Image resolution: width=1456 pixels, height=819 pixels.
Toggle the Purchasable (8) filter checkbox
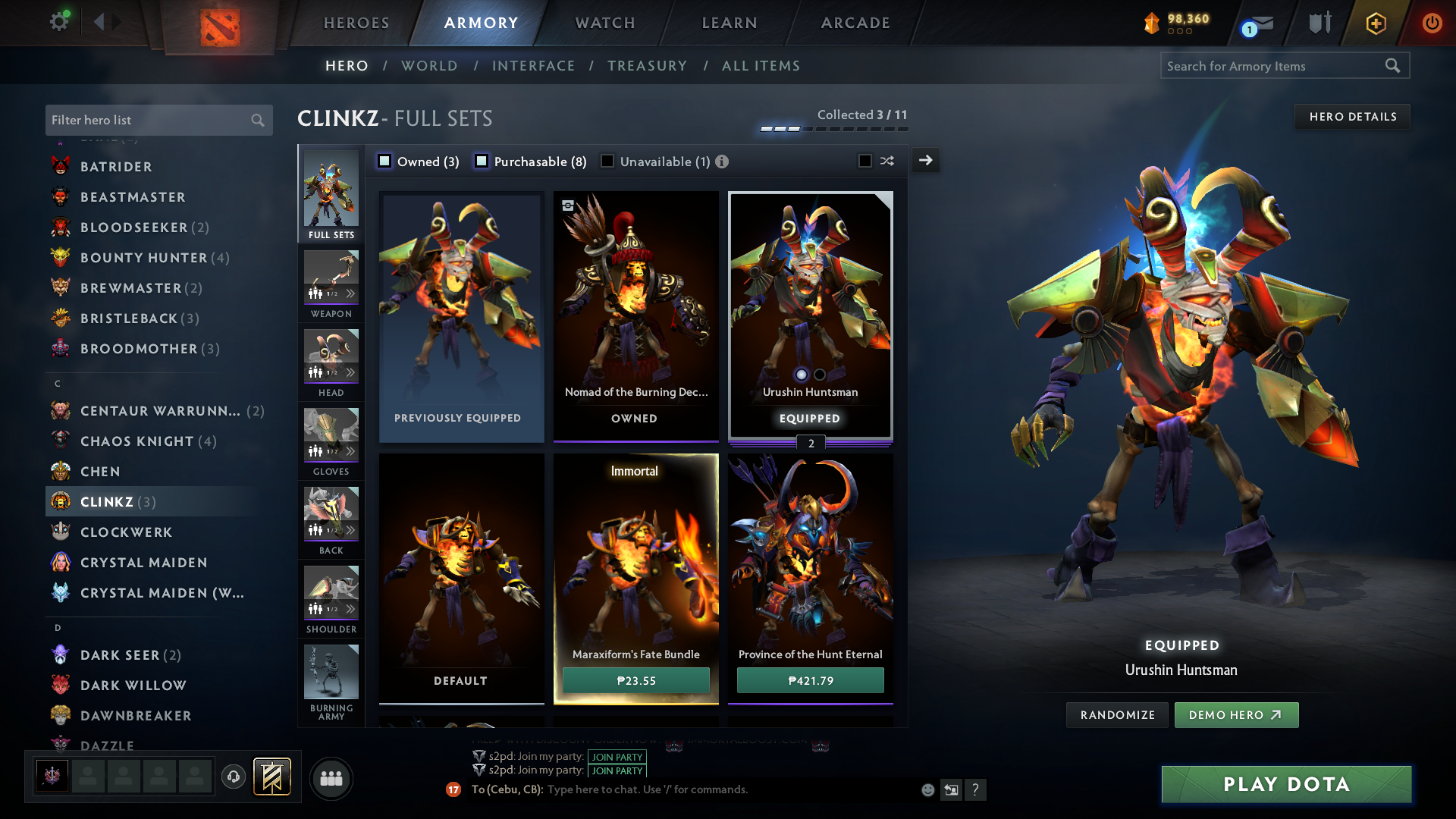pyautogui.click(x=482, y=162)
